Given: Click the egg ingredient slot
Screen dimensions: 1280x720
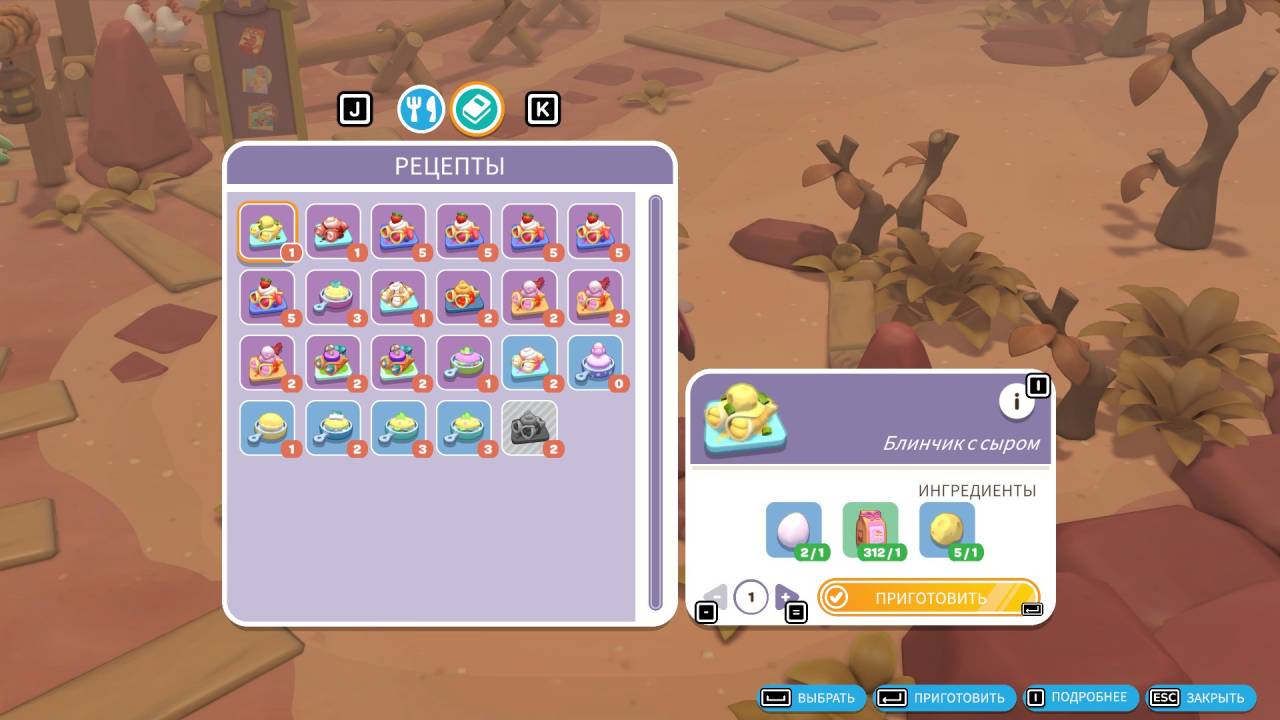Looking at the screenshot, I should click(x=794, y=530).
